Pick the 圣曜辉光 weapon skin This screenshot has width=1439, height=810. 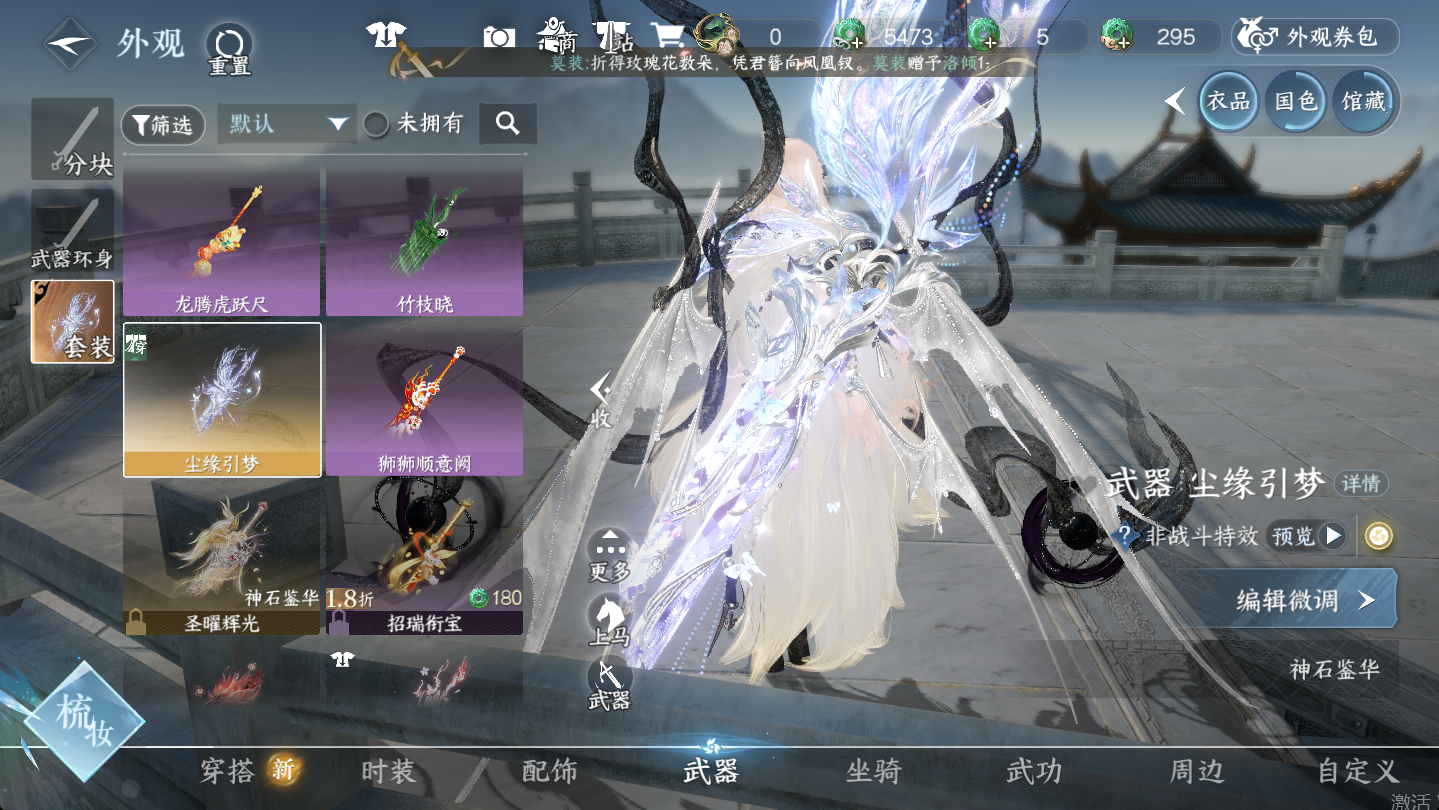[x=221, y=556]
